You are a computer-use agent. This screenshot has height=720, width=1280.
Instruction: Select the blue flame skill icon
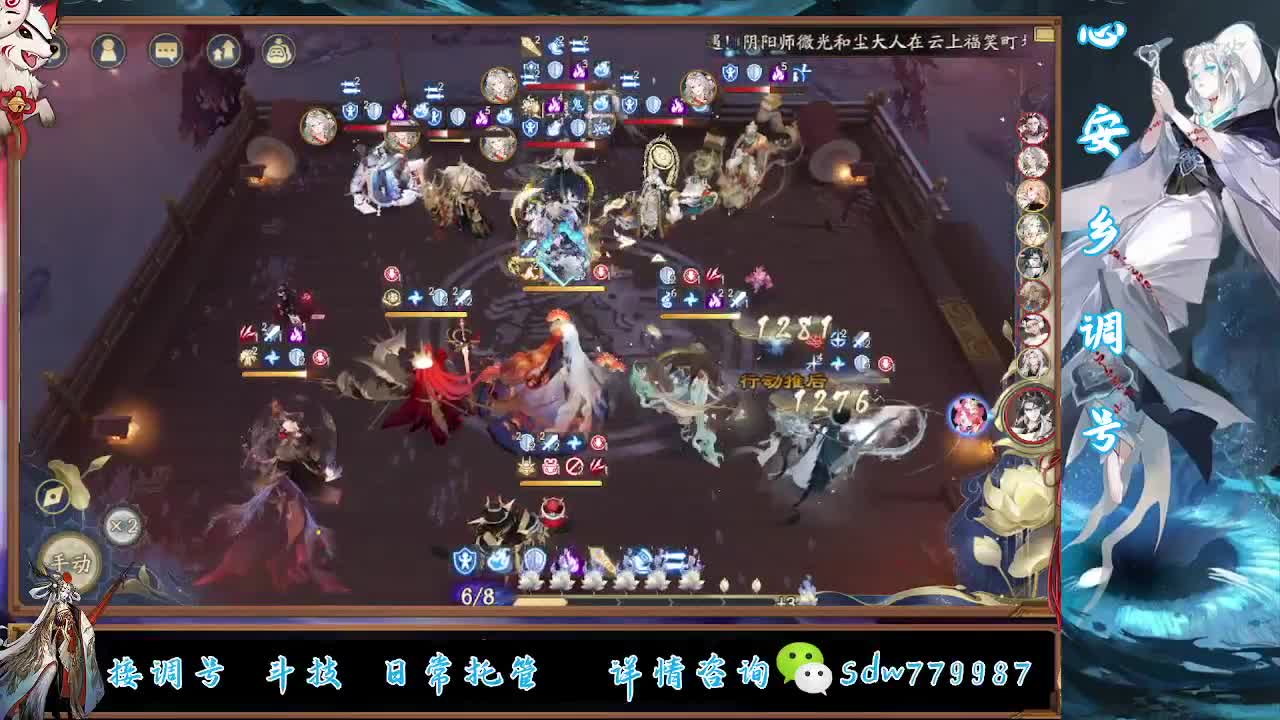[x=498, y=558]
